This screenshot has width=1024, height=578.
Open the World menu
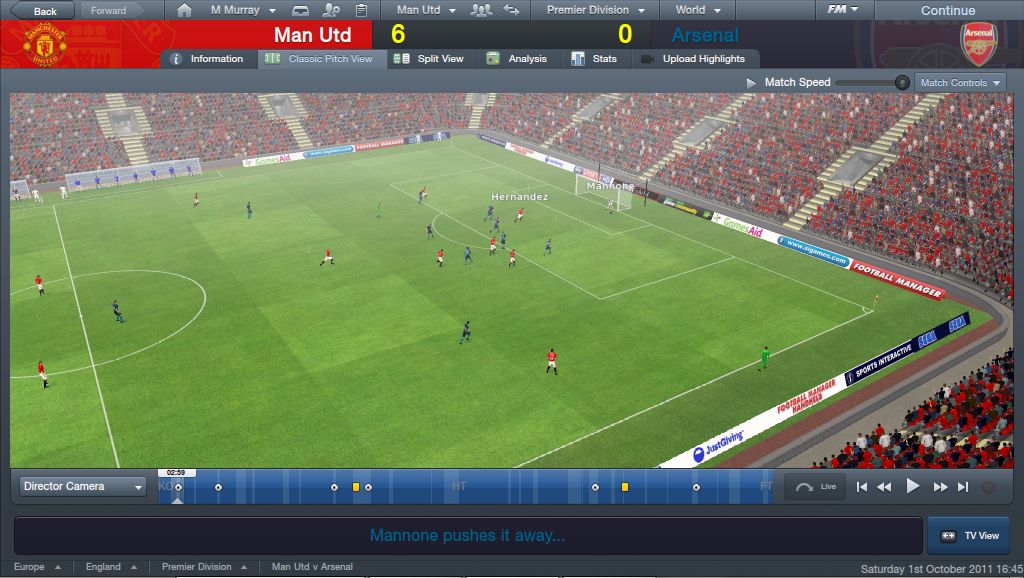(x=697, y=10)
